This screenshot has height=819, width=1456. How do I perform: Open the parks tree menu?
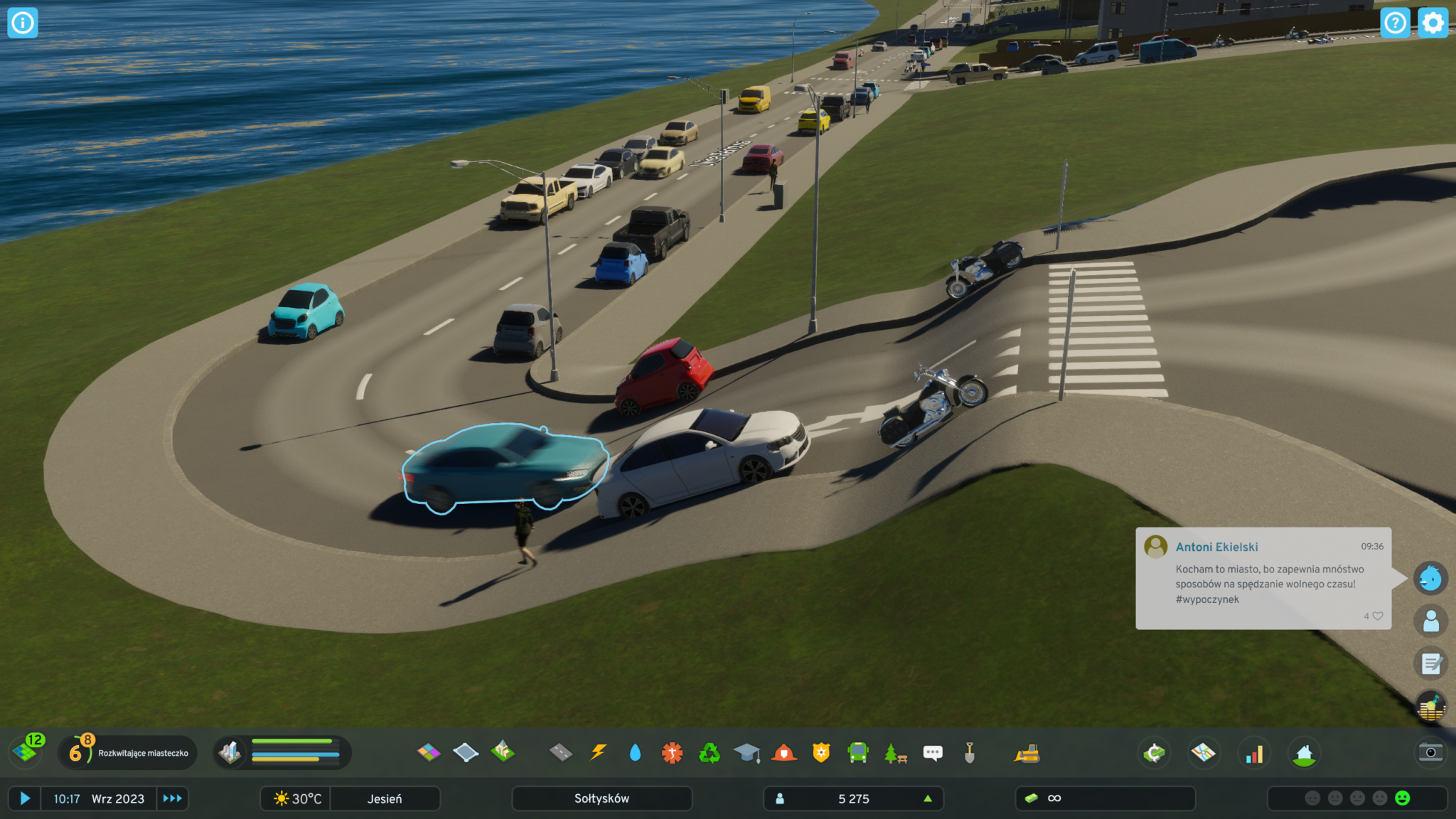coord(895,752)
